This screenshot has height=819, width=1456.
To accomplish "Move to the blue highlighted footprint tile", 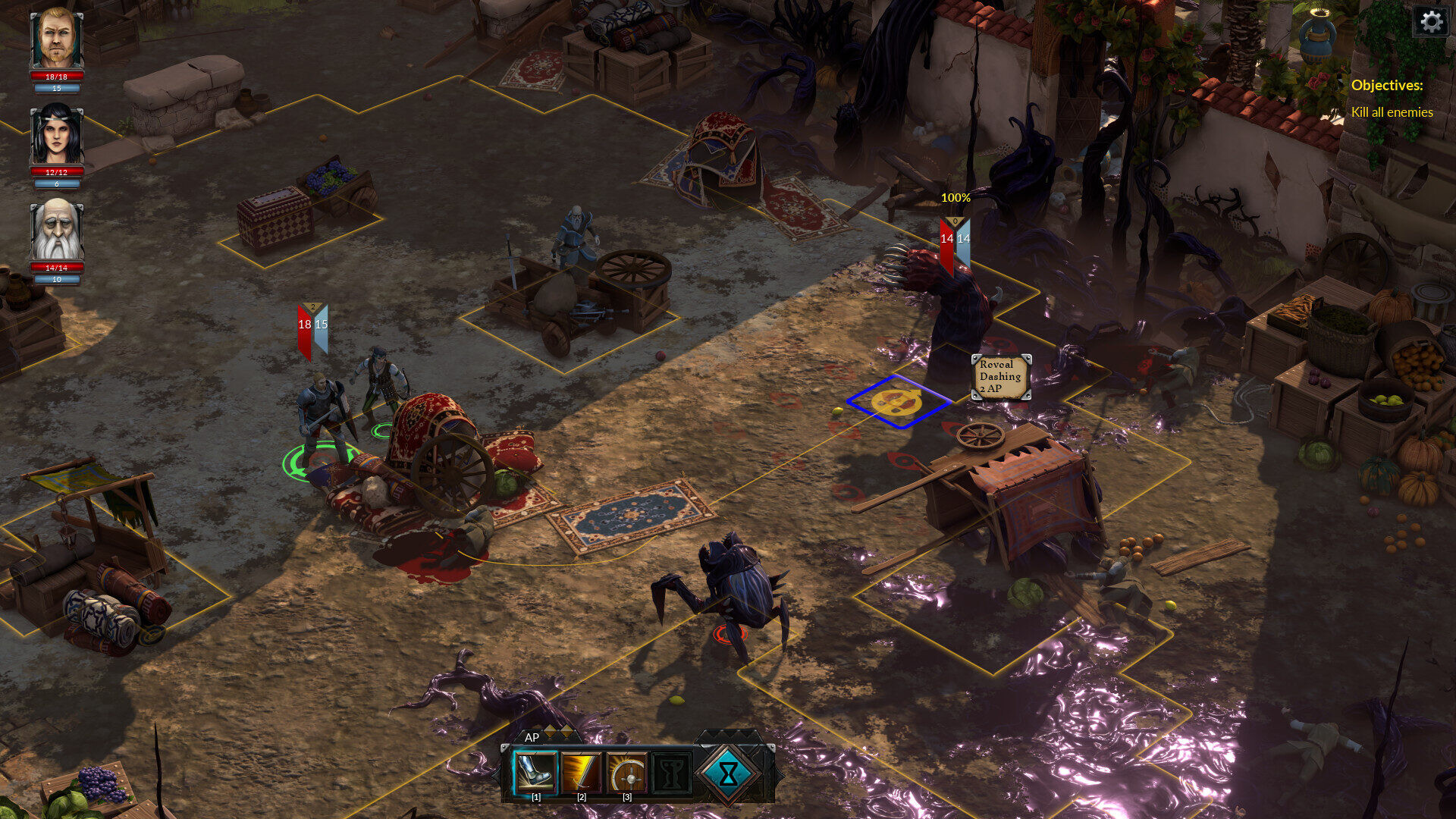I will coord(897,401).
